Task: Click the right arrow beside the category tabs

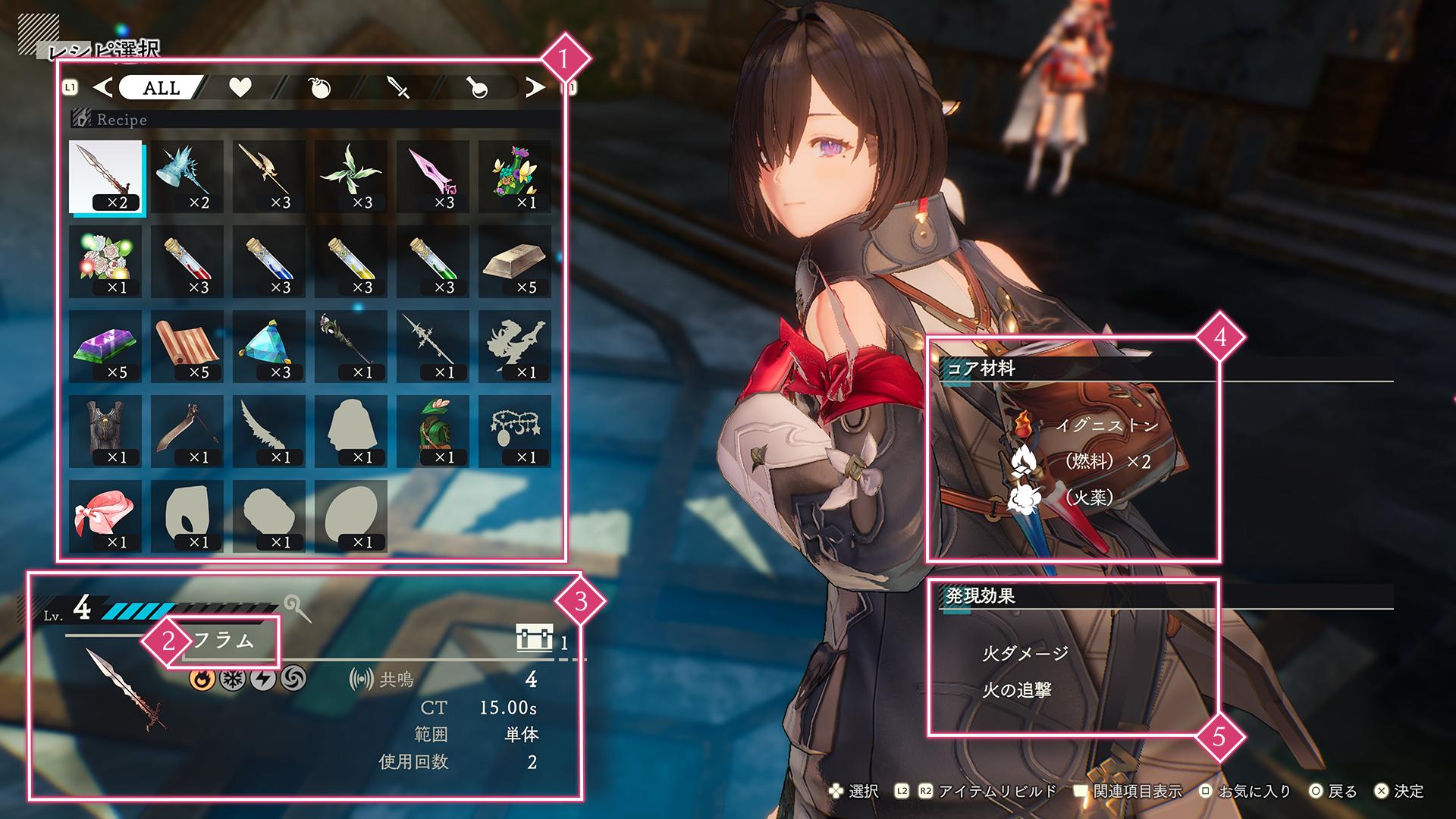Action: click(535, 88)
